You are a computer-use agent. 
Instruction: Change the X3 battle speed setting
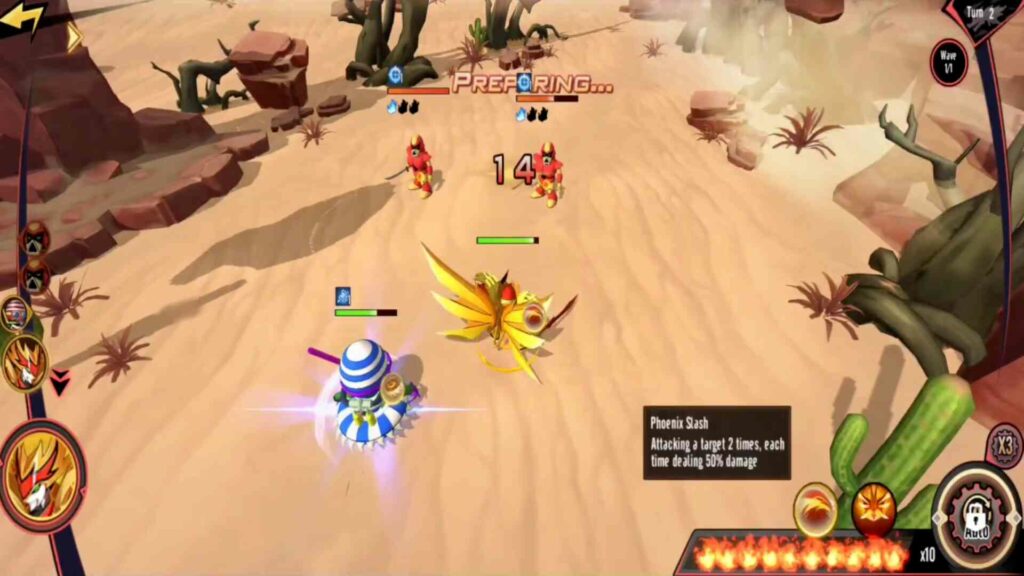pos(1004,444)
